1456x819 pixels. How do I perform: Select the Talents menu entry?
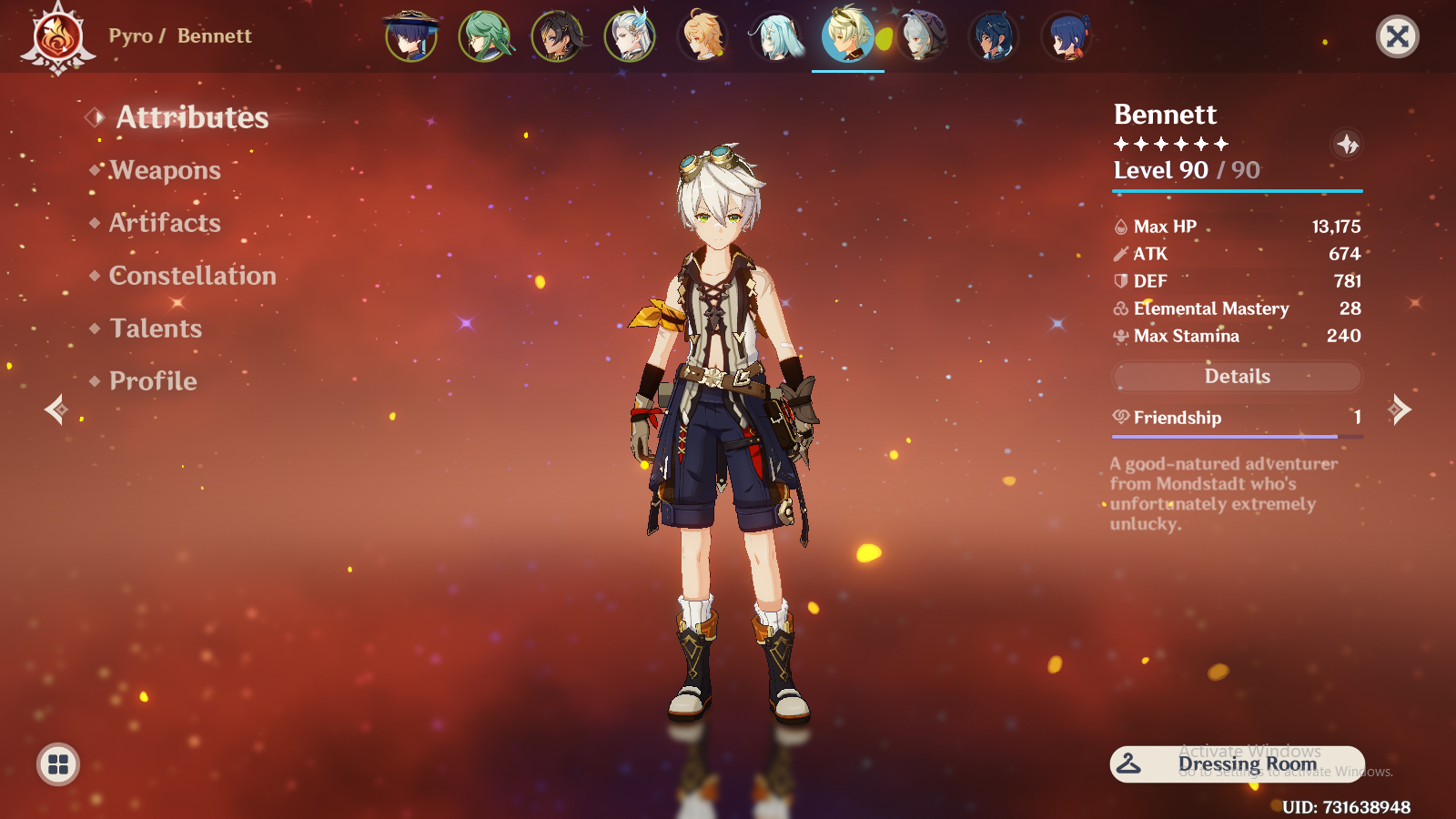click(x=156, y=329)
